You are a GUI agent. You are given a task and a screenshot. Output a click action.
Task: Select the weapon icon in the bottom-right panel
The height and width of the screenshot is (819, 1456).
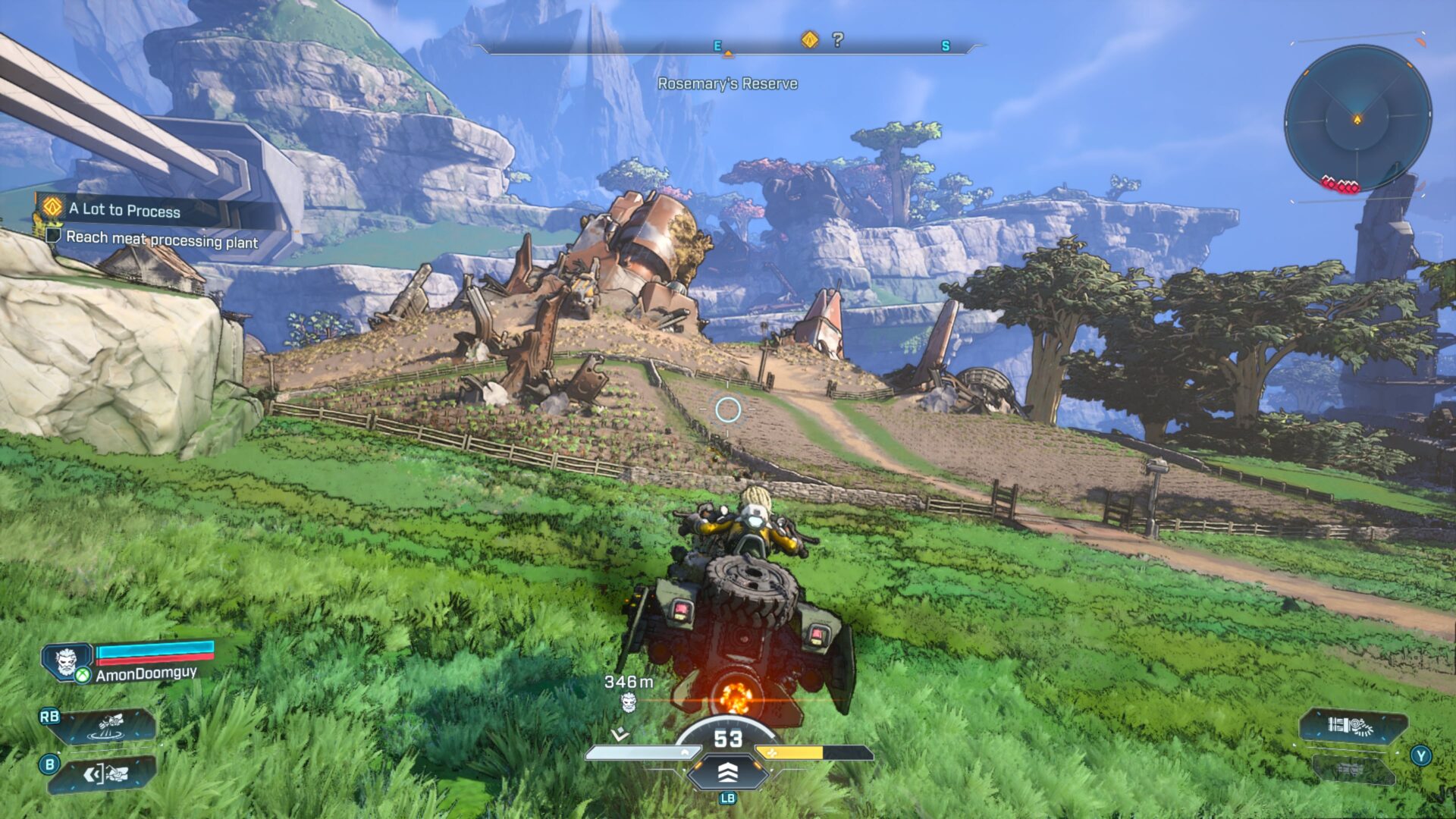click(x=1351, y=726)
